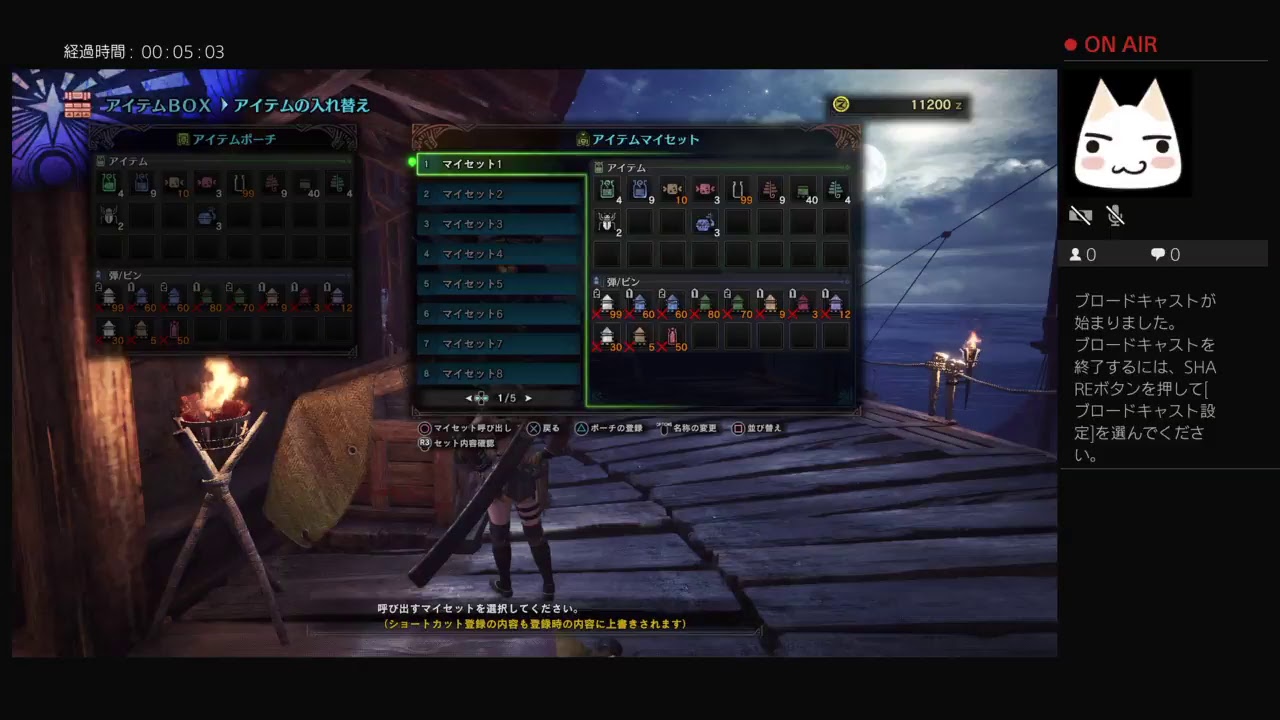Viewport: 1280px width, 720px height.
Task: Pick the マイセット3 entry
Action: 500,224
